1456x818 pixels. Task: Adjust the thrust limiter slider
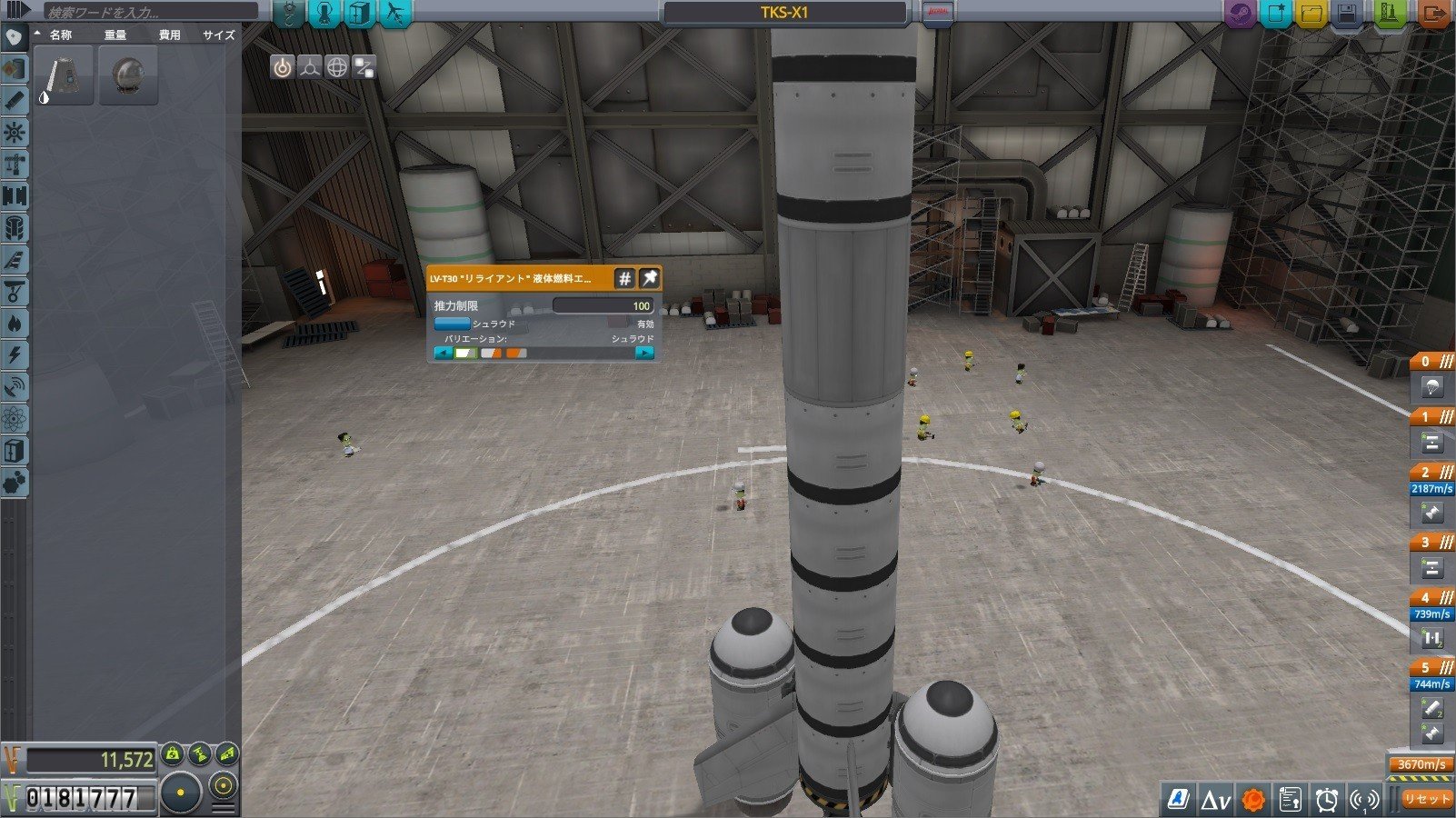603,306
